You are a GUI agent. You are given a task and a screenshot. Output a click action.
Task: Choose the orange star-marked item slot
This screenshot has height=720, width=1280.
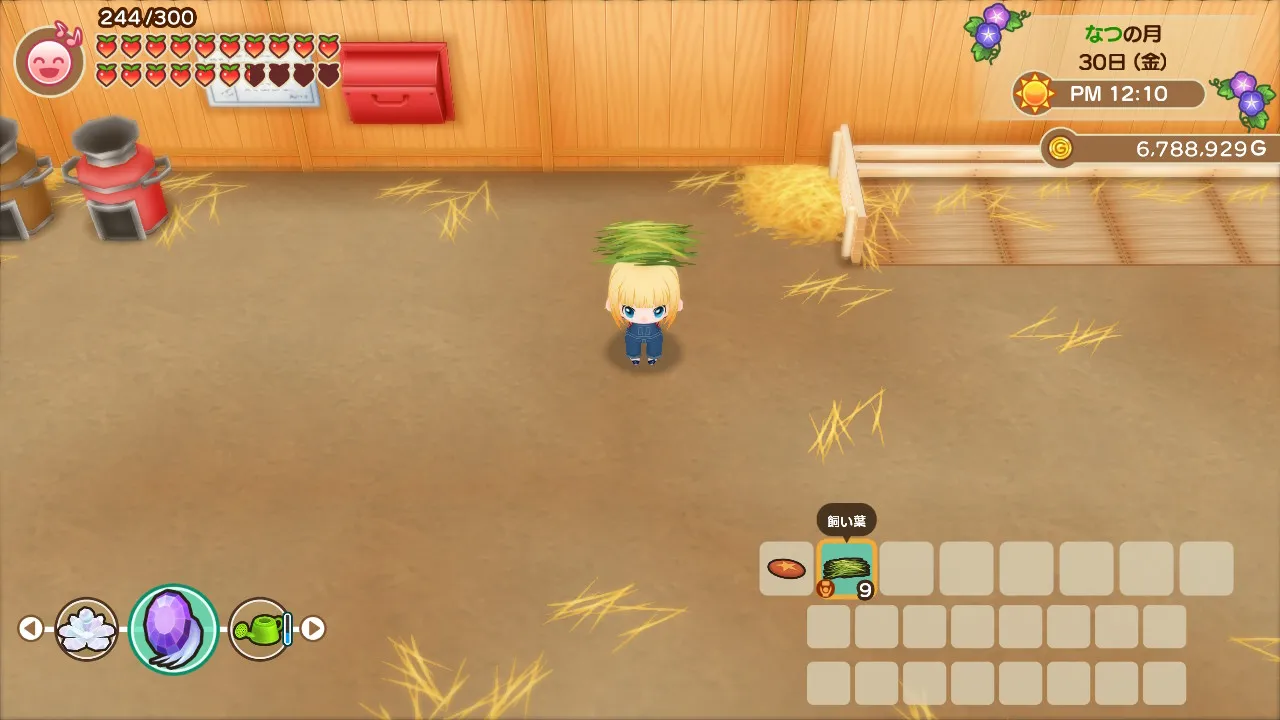[786, 569]
